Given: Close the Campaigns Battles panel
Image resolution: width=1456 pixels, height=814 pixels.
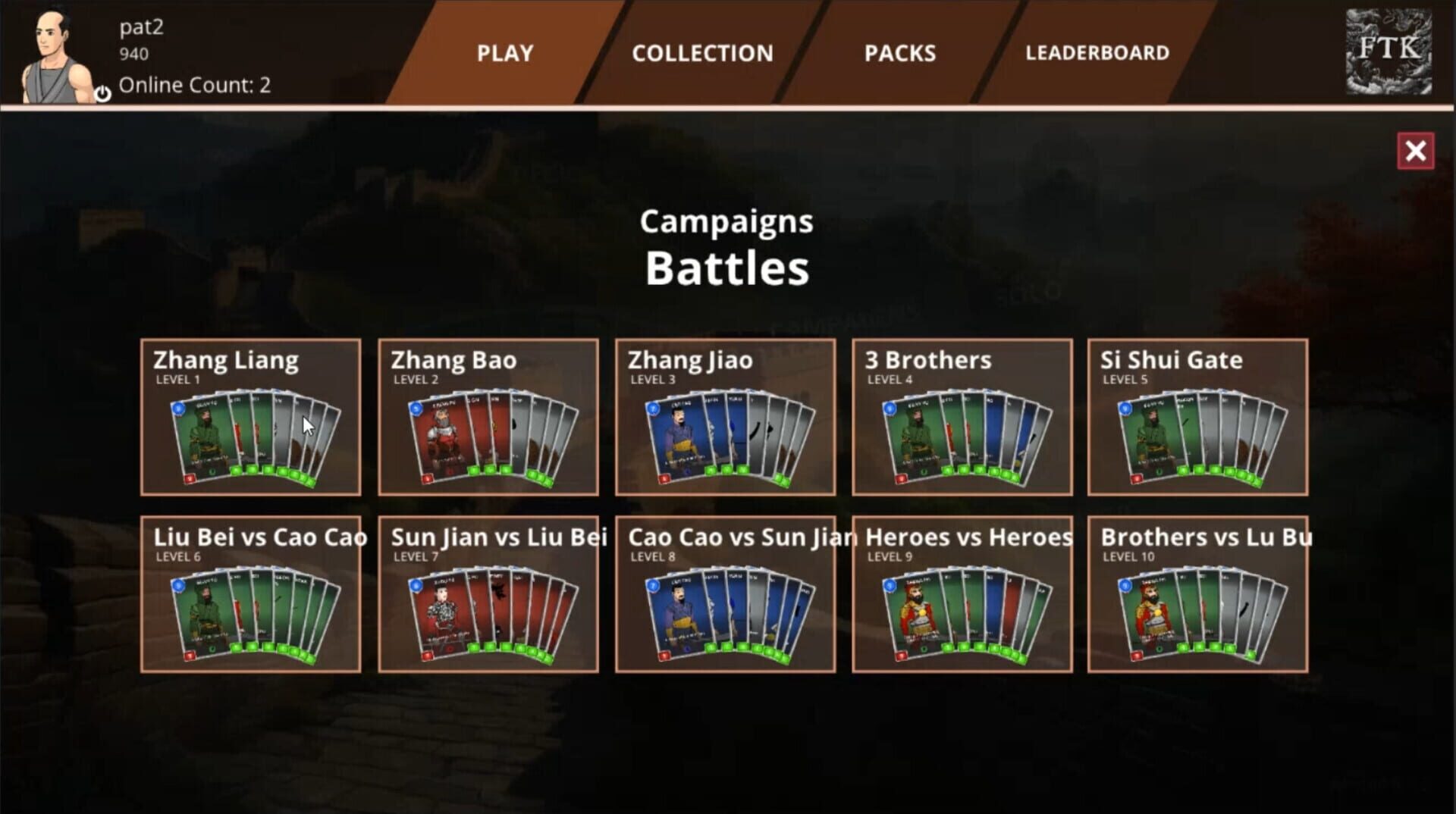Looking at the screenshot, I should coord(1415,151).
